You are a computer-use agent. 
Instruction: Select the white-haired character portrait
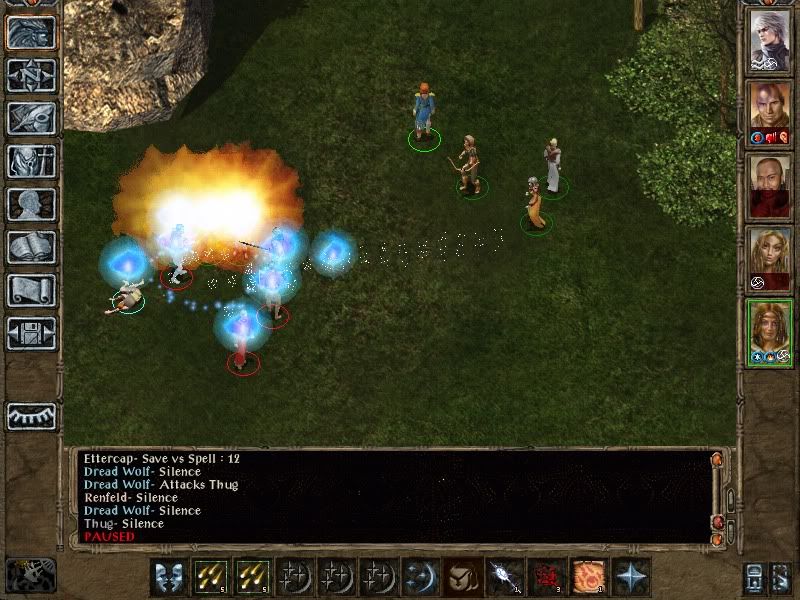click(x=771, y=41)
